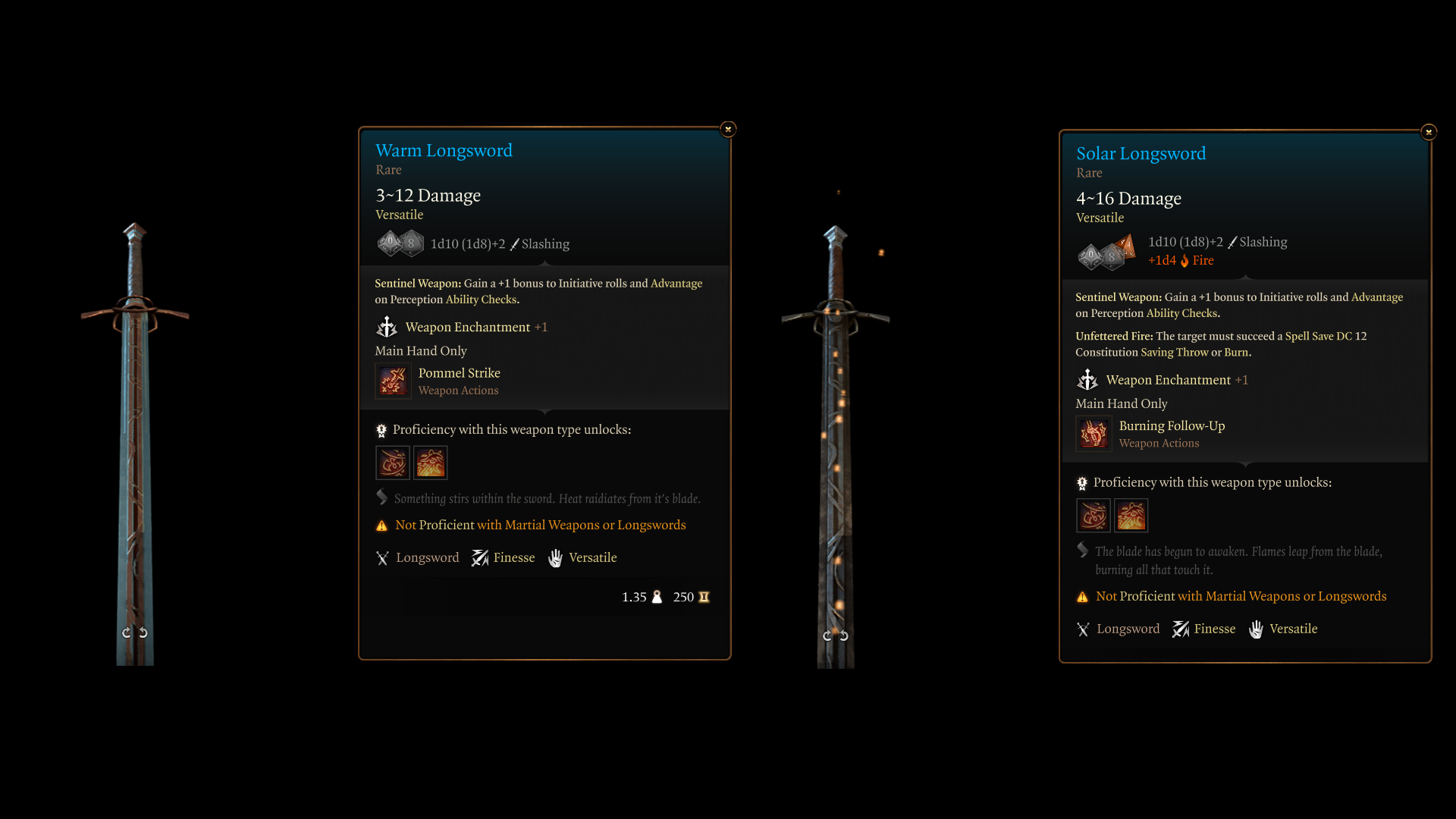The image size is (1456, 819).
Task: Select the Burning Follow-Up weapon action icon
Action: 1094,434
